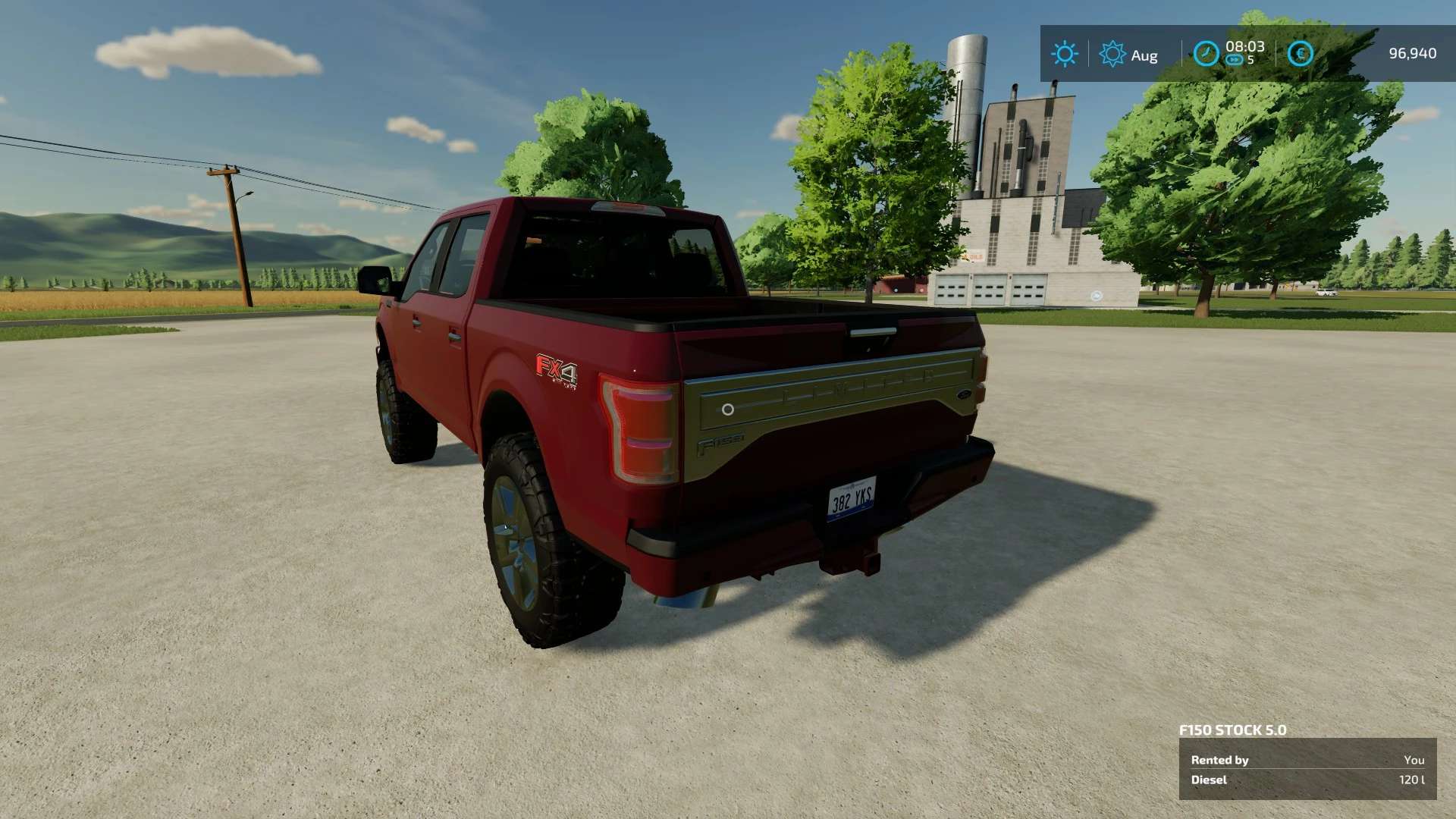Image resolution: width=1456 pixels, height=819 pixels.
Task: Select the Aug season gear icon
Action: click(1112, 54)
